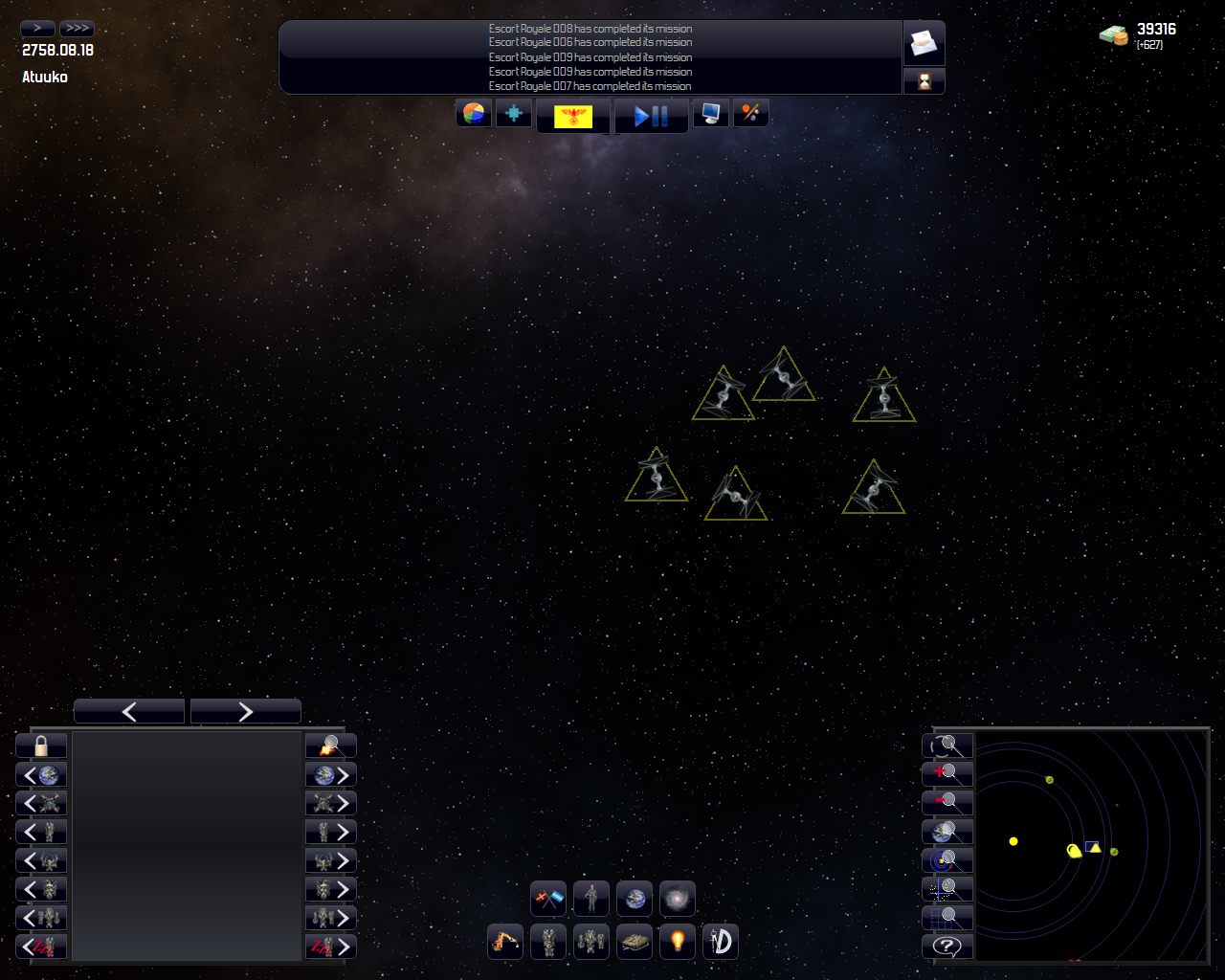Select the 'Escort Royale 007 has completed its mission' message

point(590,85)
